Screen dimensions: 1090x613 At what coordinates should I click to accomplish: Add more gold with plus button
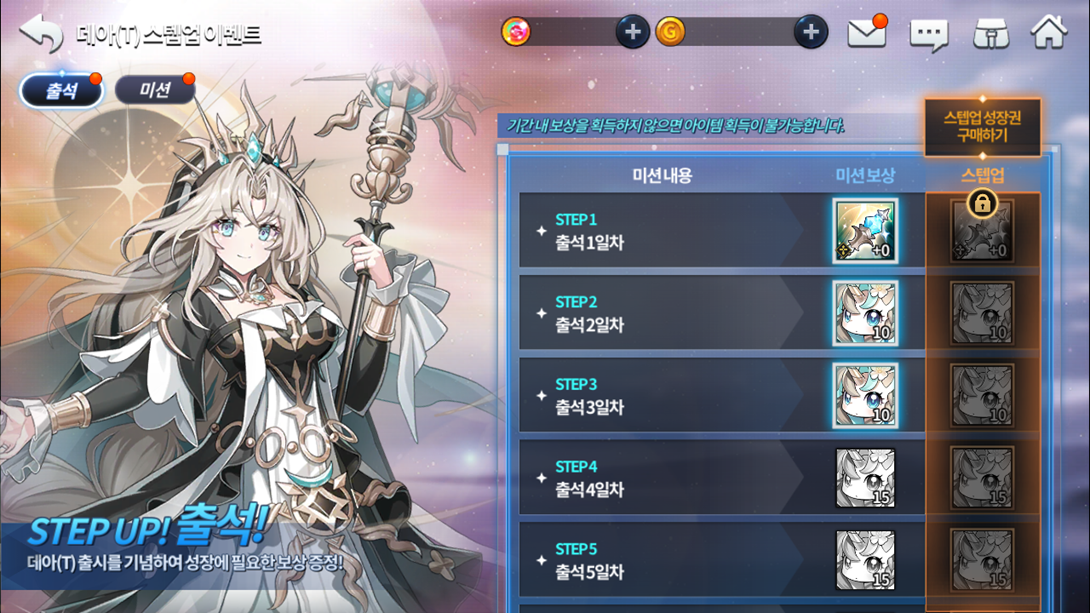[810, 32]
